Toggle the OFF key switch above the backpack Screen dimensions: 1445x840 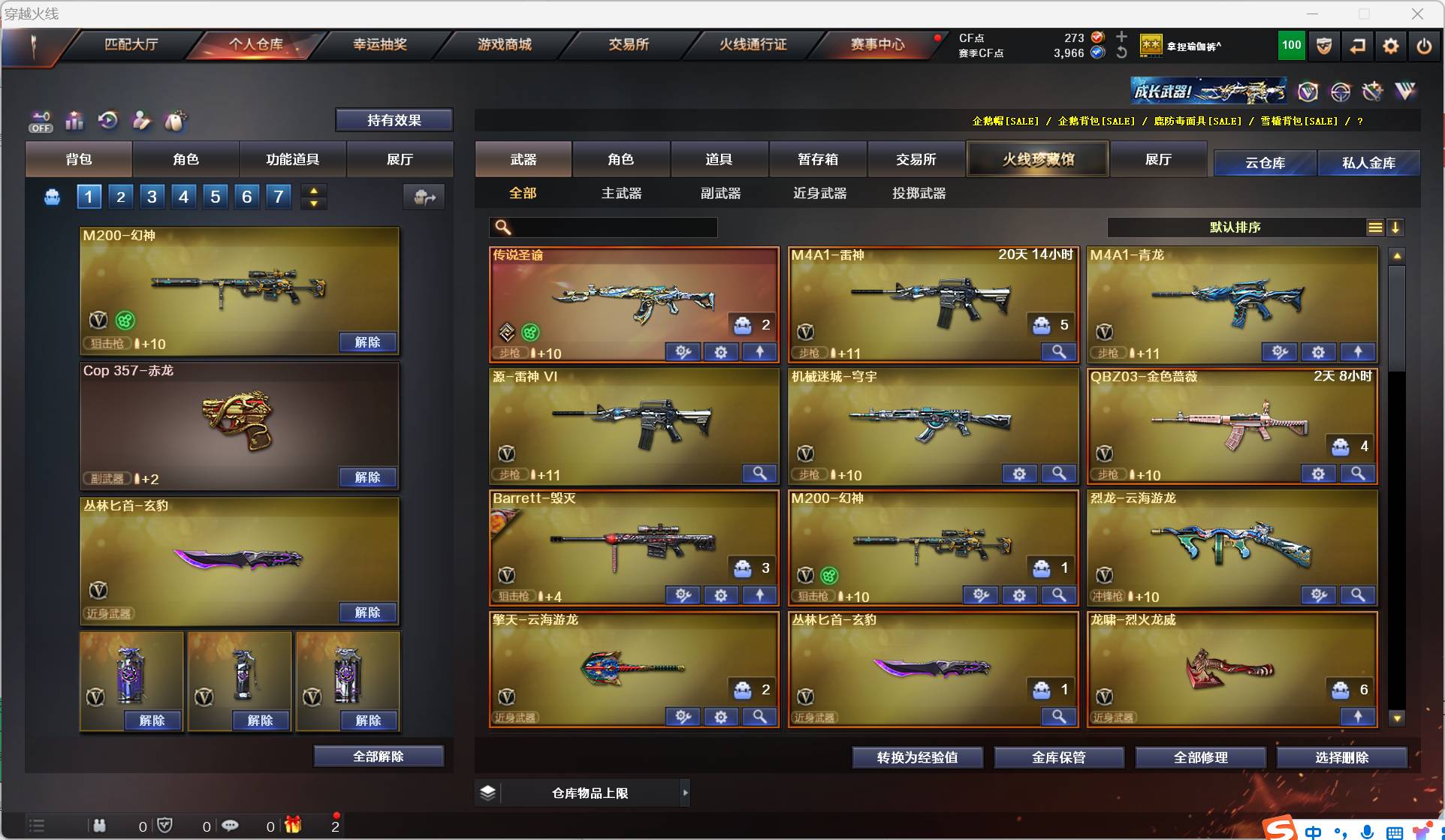point(41,121)
